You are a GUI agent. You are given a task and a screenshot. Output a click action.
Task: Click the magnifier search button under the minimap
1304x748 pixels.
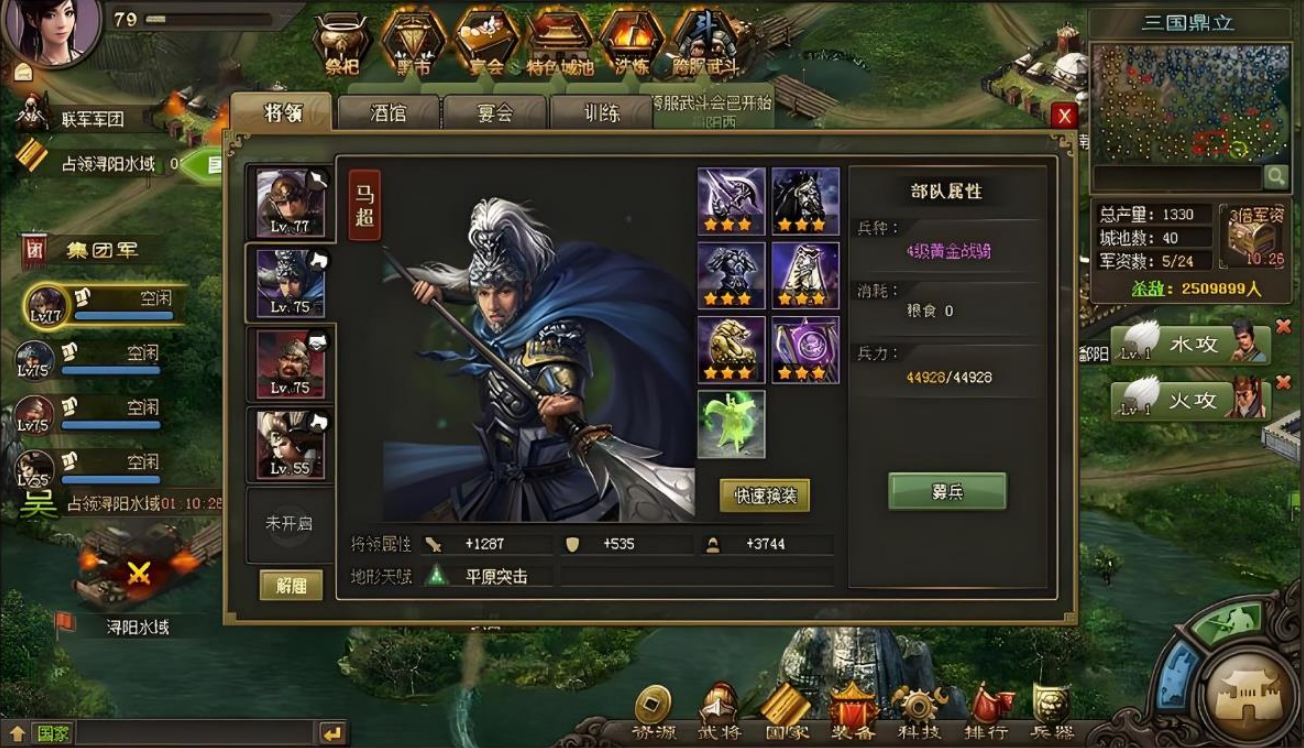(1275, 177)
